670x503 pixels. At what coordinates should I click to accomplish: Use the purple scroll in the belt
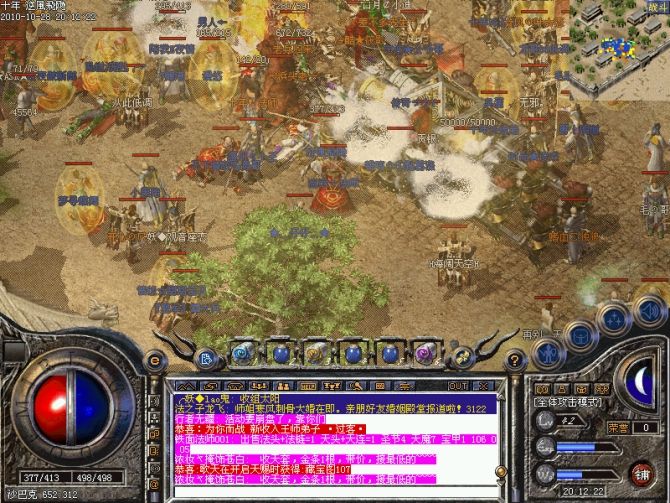pos(423,353)
